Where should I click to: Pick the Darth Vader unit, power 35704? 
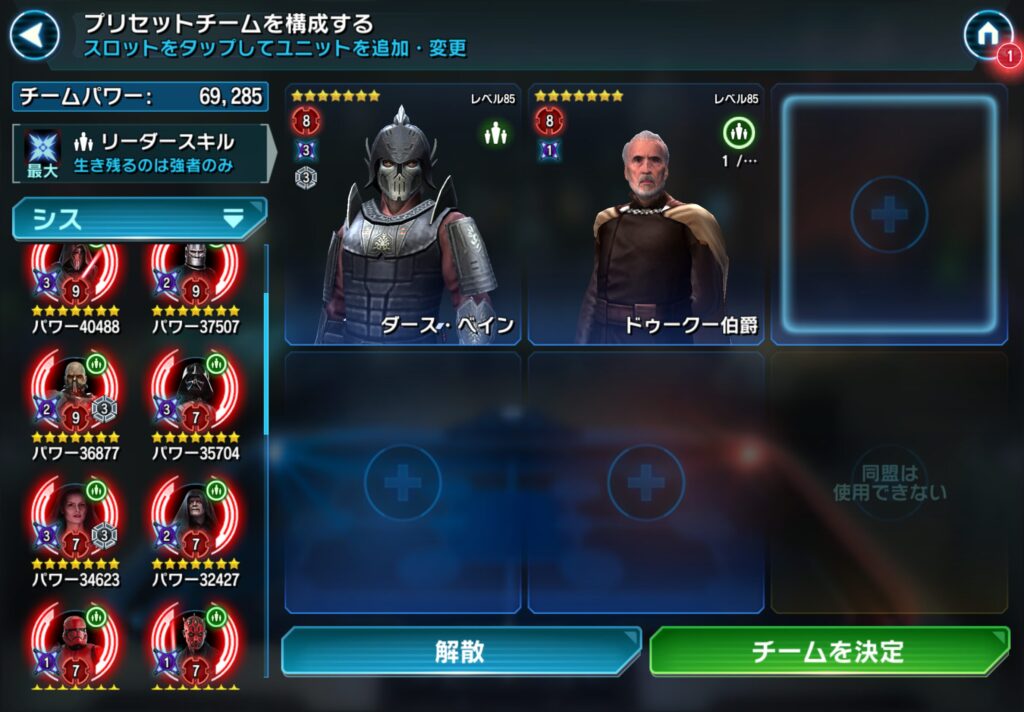[195, 395]
